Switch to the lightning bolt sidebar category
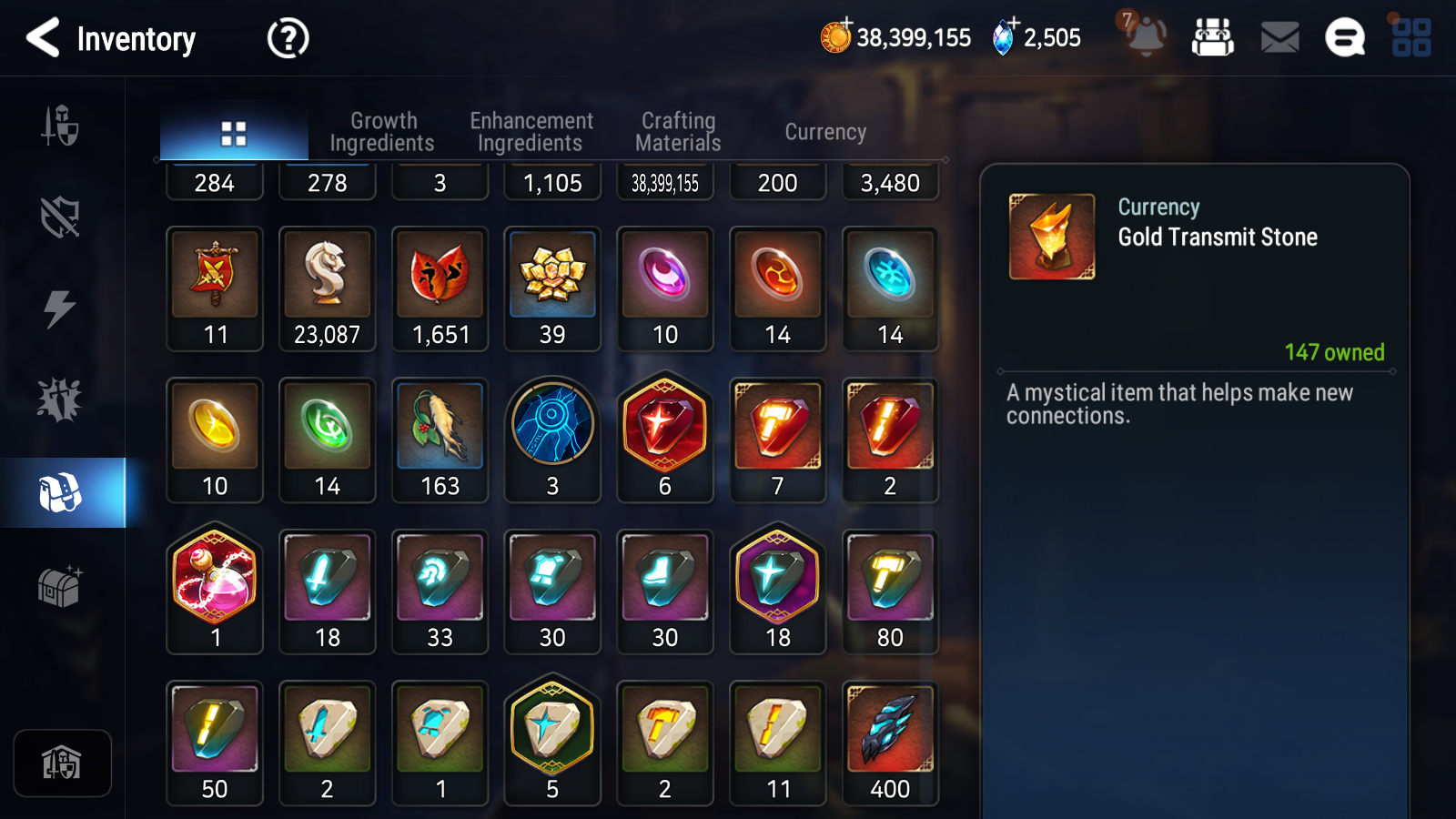Viewport: 1456px width, 819px height. [60, 308]
